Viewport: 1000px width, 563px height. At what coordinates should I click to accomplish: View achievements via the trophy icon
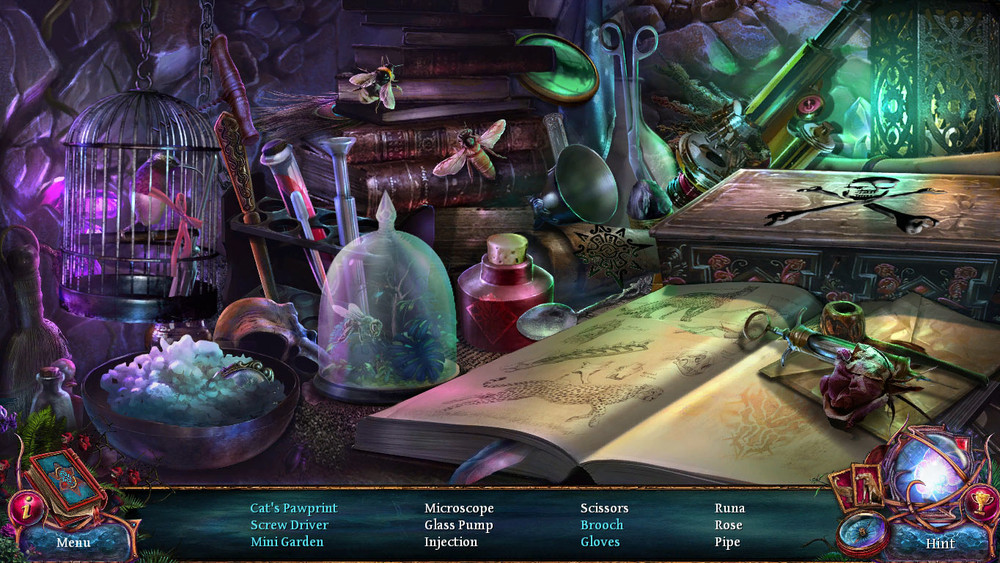980,500
